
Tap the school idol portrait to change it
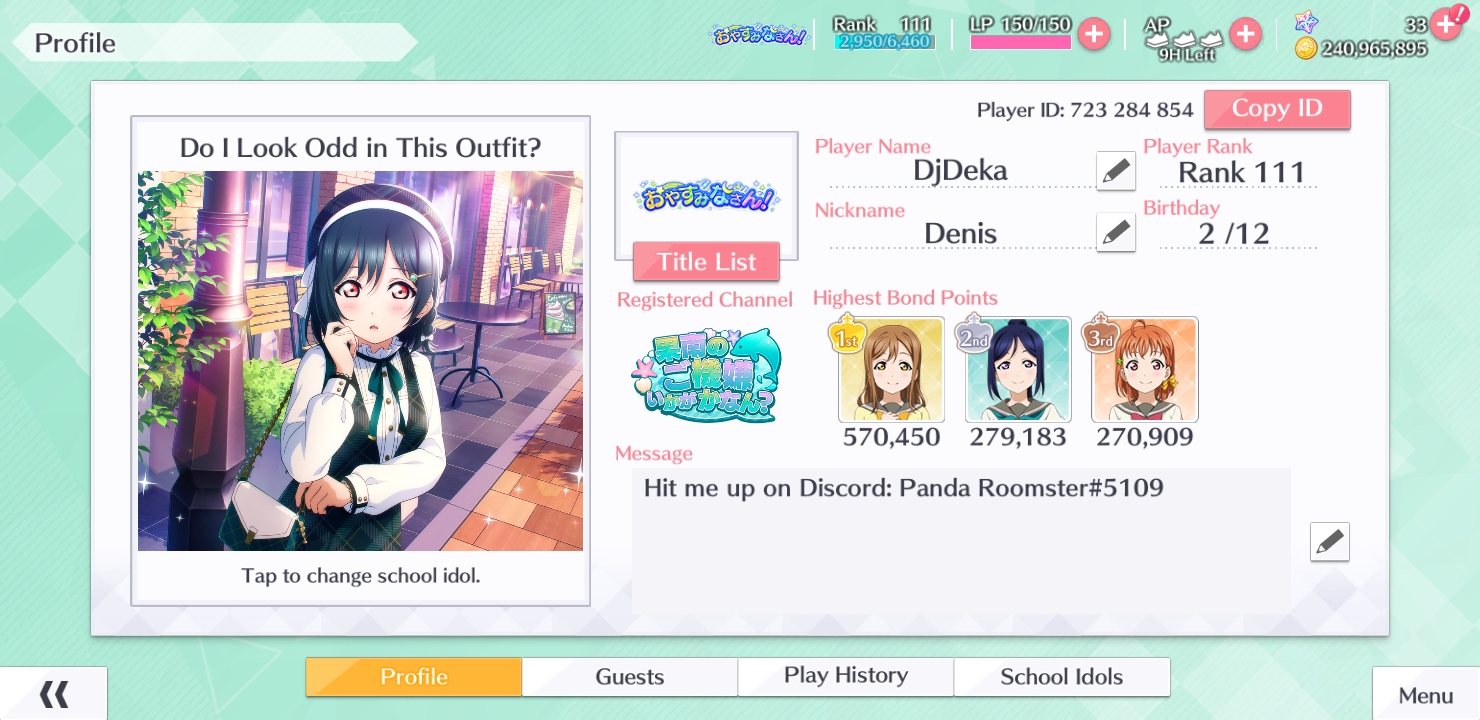pyautogui.click(x=360, y=360)
